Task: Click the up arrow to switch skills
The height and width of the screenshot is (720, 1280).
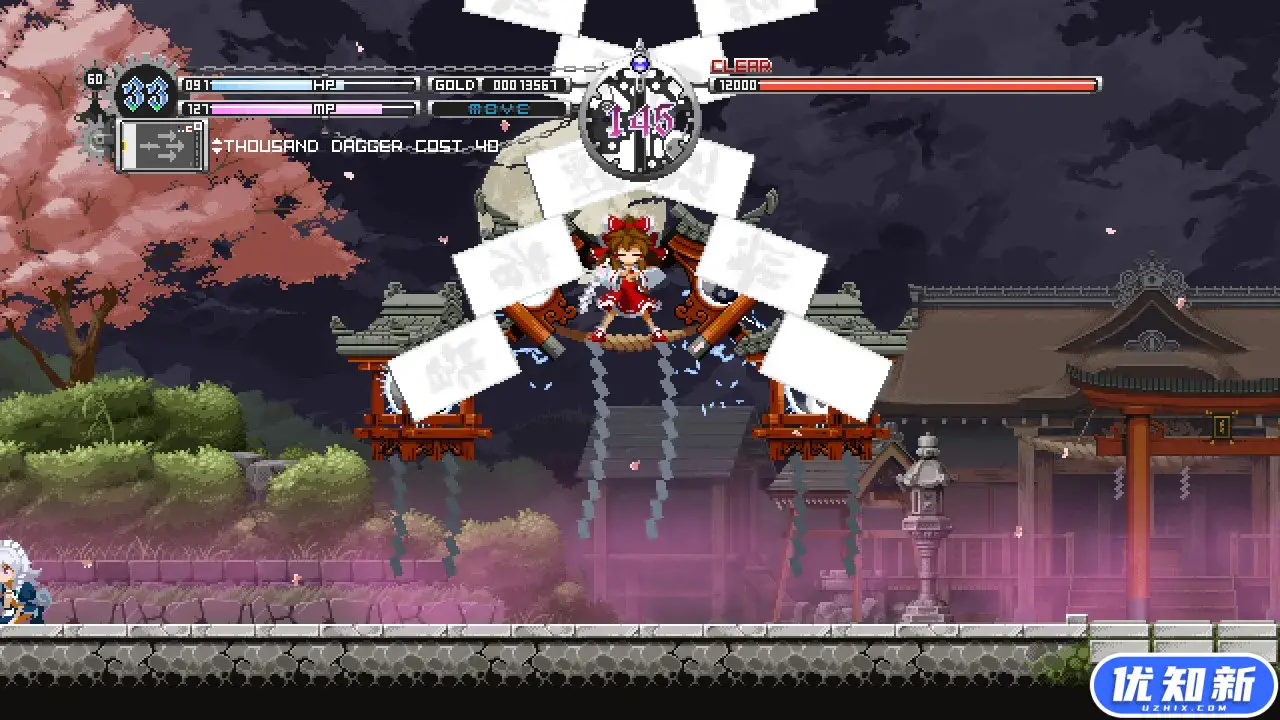Action: pos(216,141)
